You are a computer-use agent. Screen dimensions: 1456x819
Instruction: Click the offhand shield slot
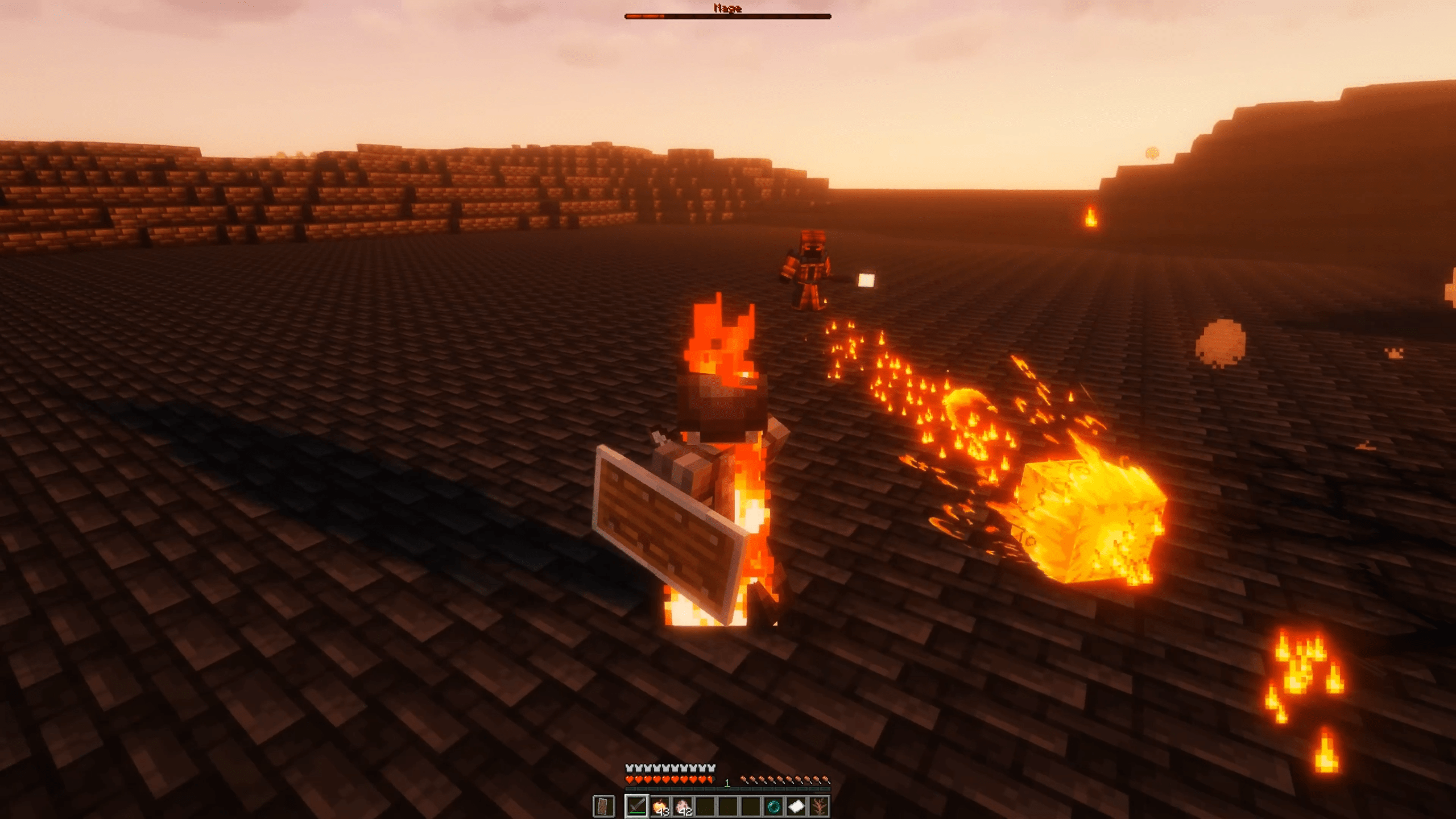pyautogui.click(x=604, y=805)
